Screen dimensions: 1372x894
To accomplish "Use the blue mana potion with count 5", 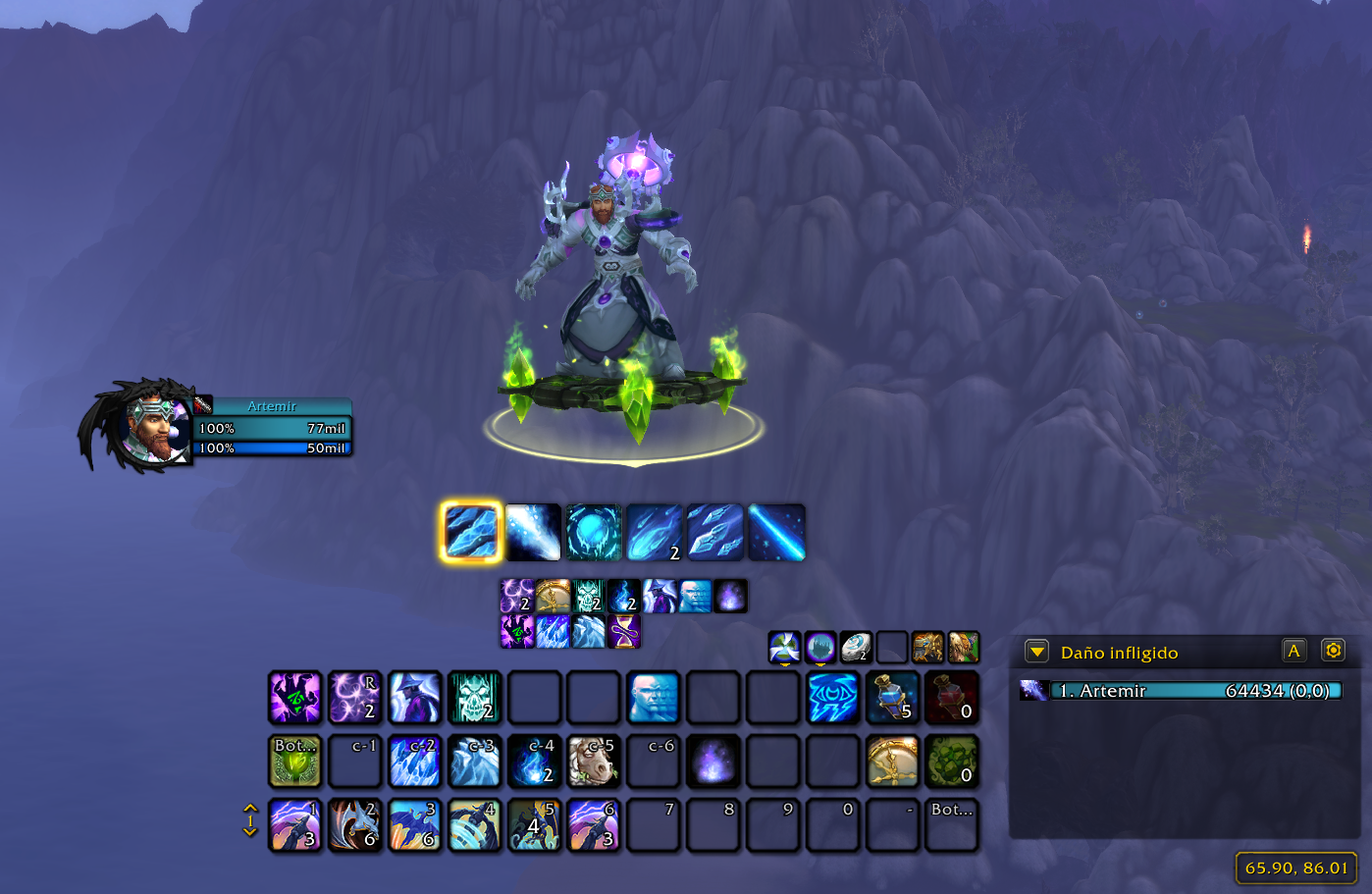I will click(892, 697).
